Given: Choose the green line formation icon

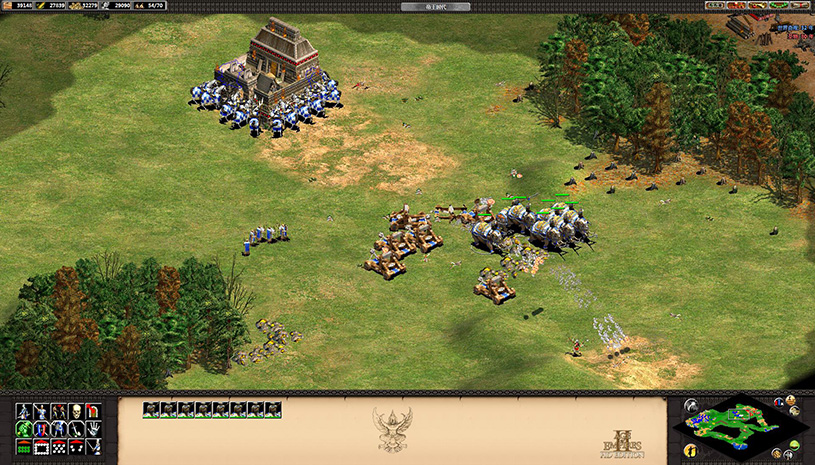Looking at the screenshot, I should pyautogui.click(x=23, y=446).
